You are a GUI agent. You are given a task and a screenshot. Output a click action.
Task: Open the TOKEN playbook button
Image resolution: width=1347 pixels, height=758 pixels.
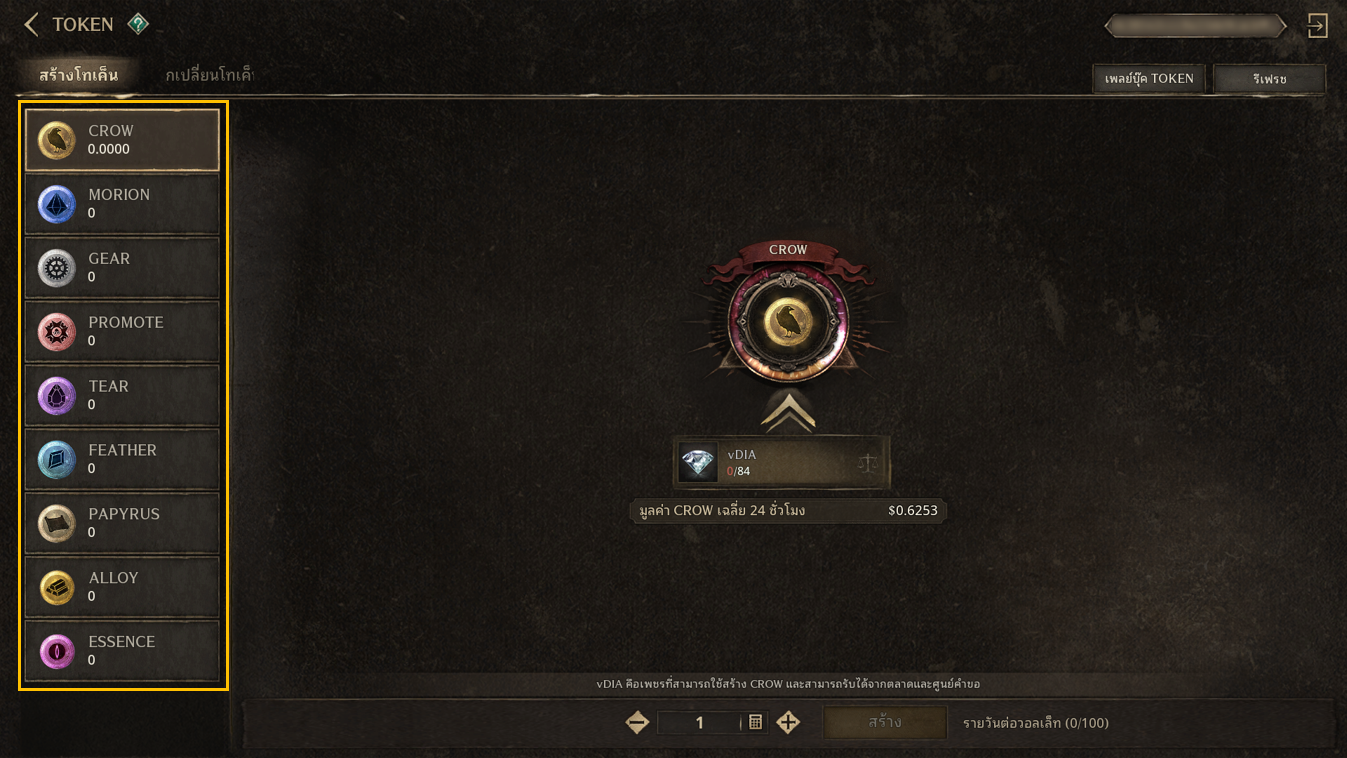click(x=1150, y=78)
